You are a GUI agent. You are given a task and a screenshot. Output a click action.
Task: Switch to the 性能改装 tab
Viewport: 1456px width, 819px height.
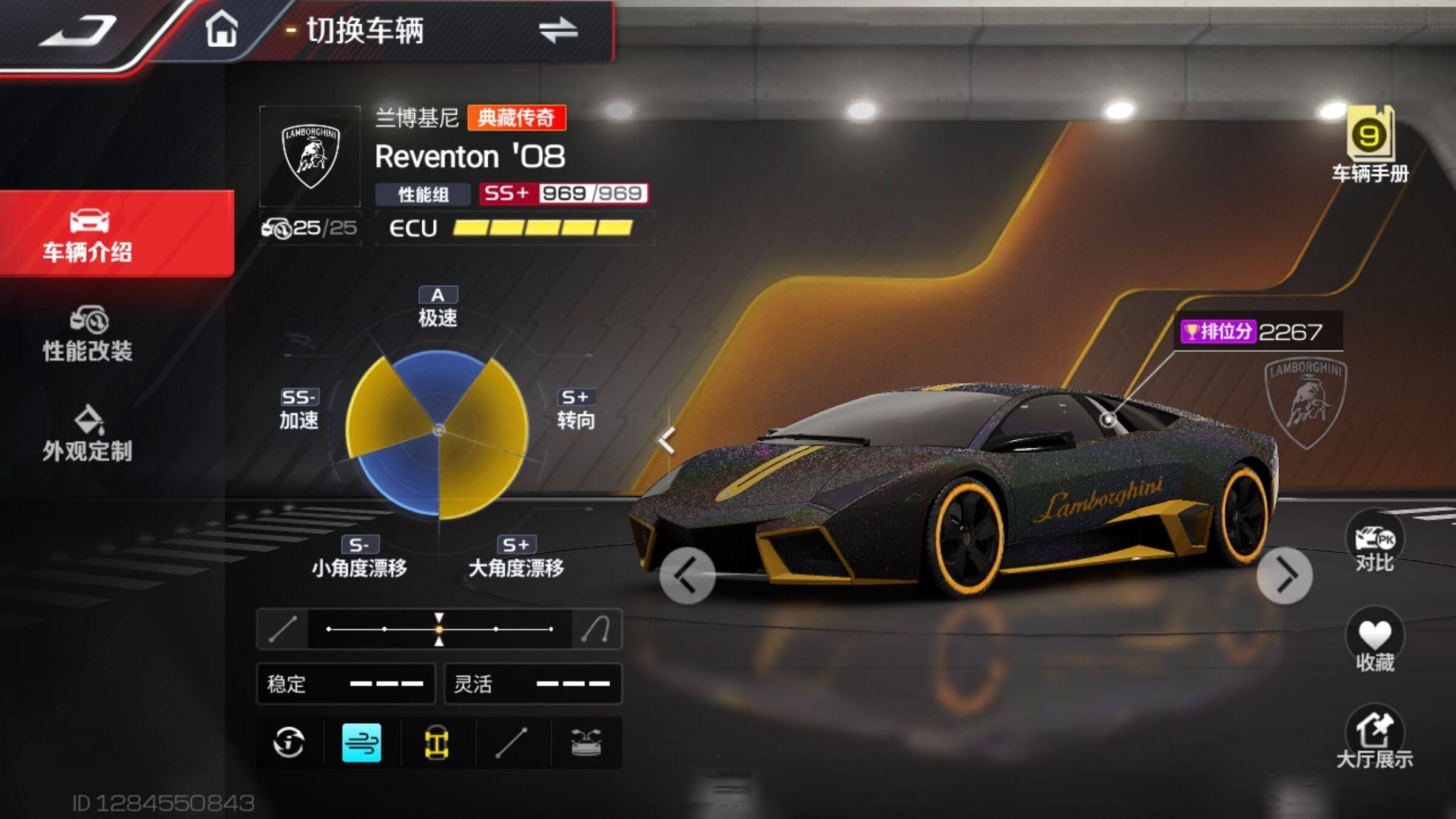[88, 335]
